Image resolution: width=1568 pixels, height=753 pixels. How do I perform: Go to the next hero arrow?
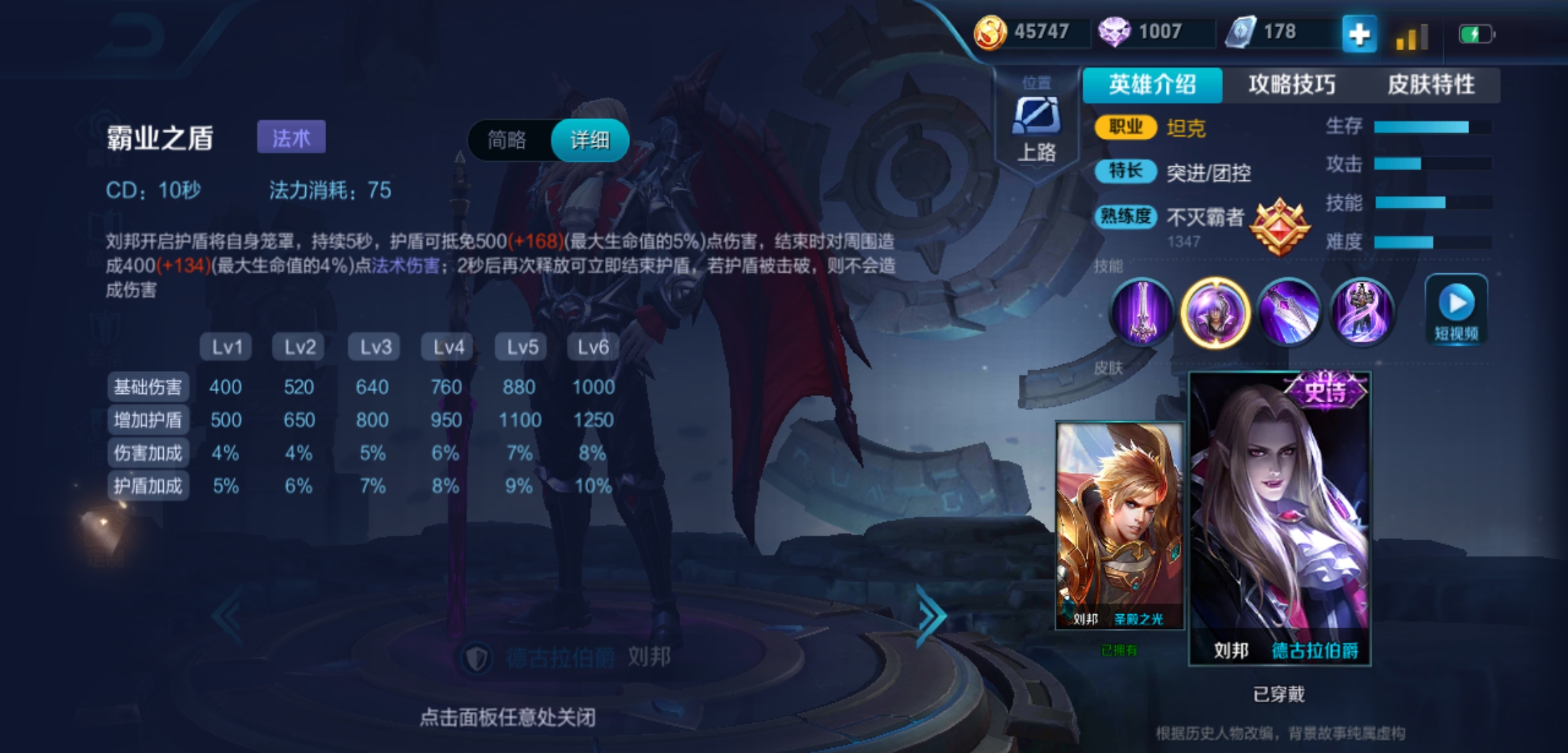pyautogui.click(x=930, y=616)
